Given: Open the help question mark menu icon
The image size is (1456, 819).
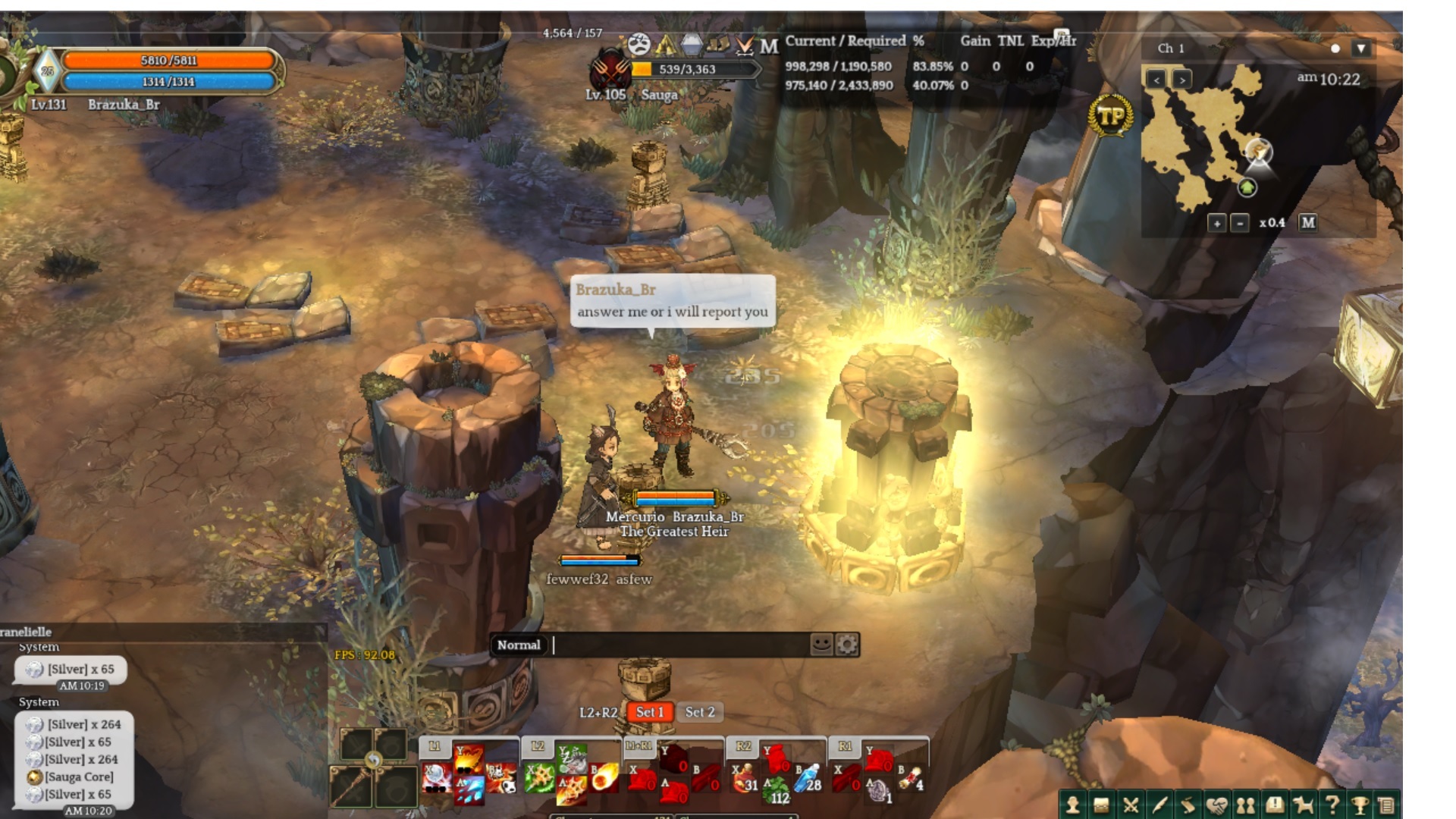Looking at the screenshot, I should coord(1332,805).
